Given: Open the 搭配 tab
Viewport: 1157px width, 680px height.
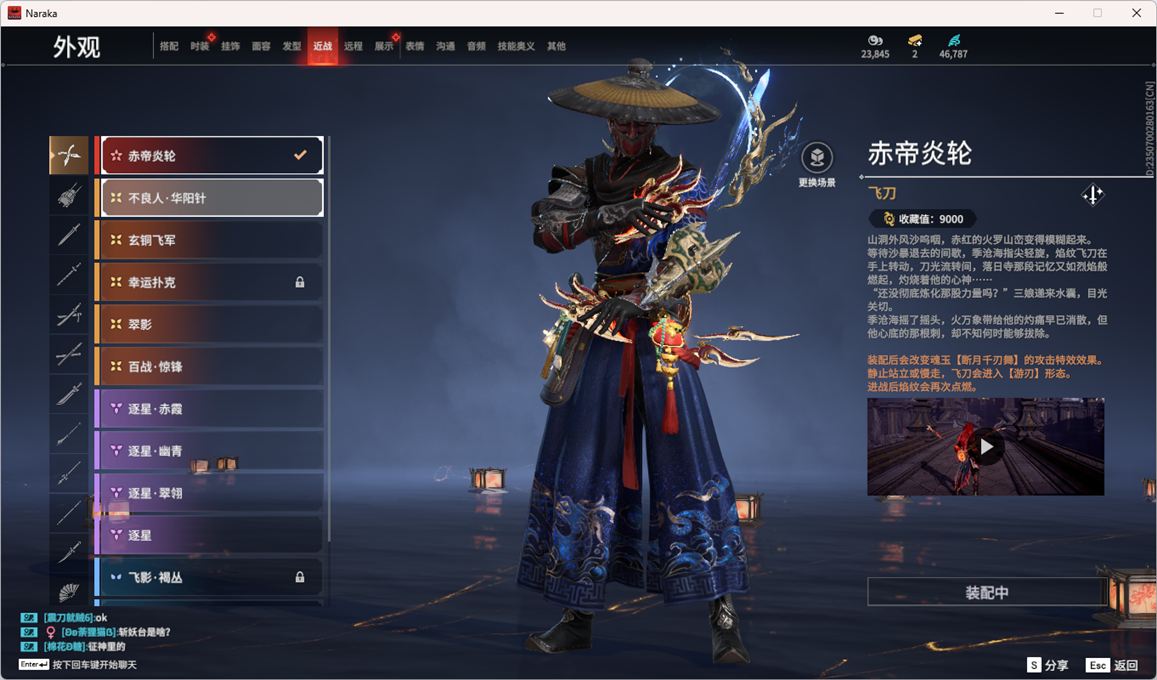Looking at the screenshot, I should 169,46.
